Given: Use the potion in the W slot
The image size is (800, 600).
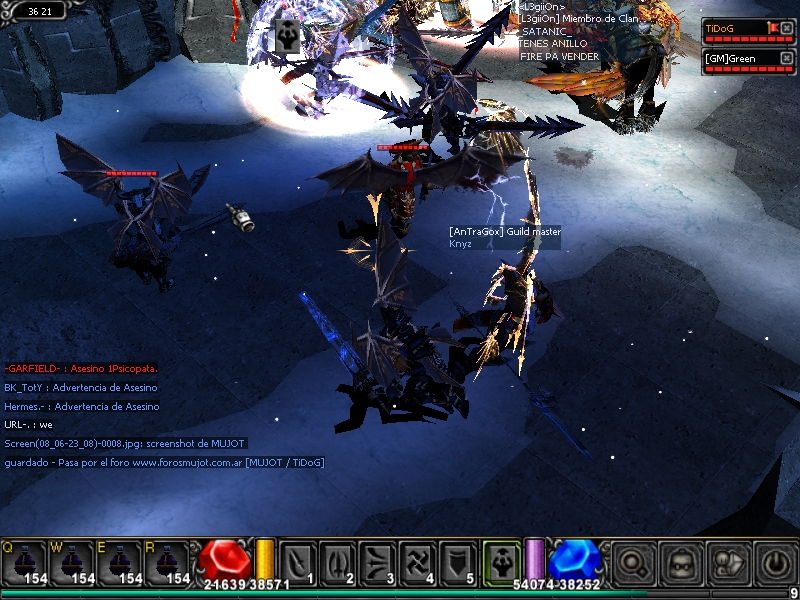Looking at the screenshot, I should coord(72,562).
